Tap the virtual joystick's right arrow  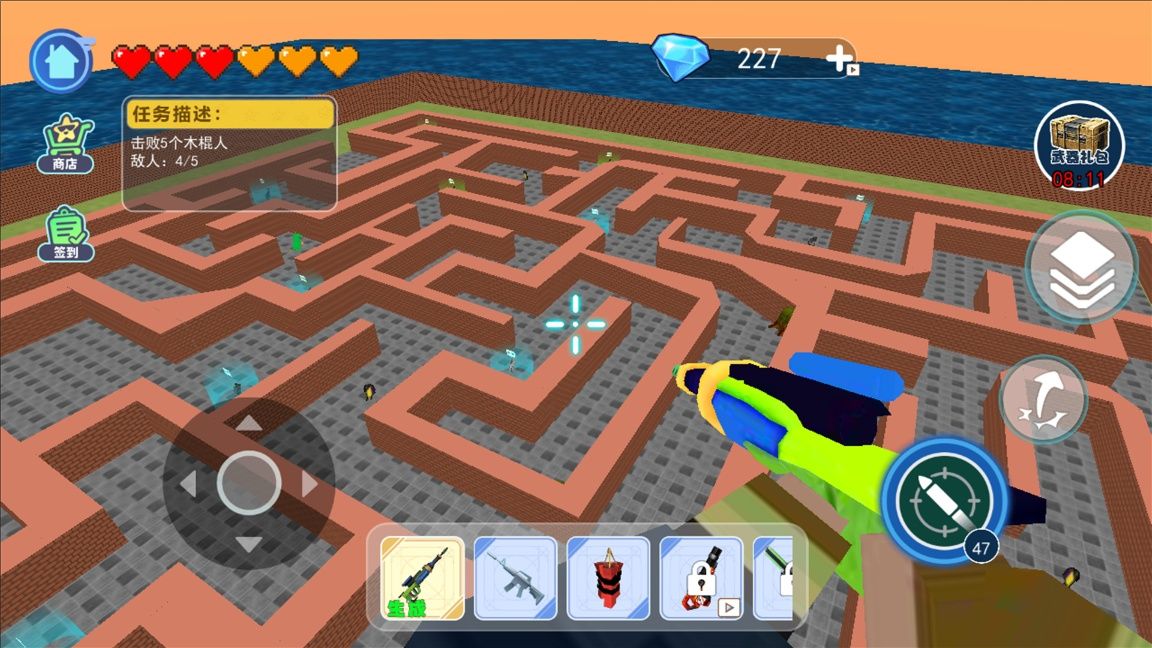click(x=310, y=484)
